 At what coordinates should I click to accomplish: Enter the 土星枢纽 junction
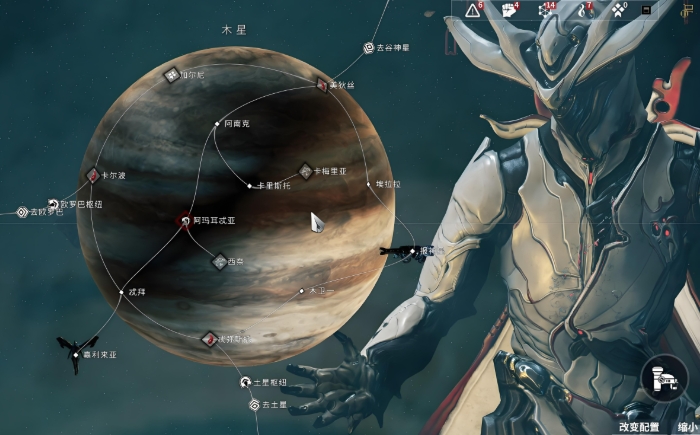(x=244, y=382)
